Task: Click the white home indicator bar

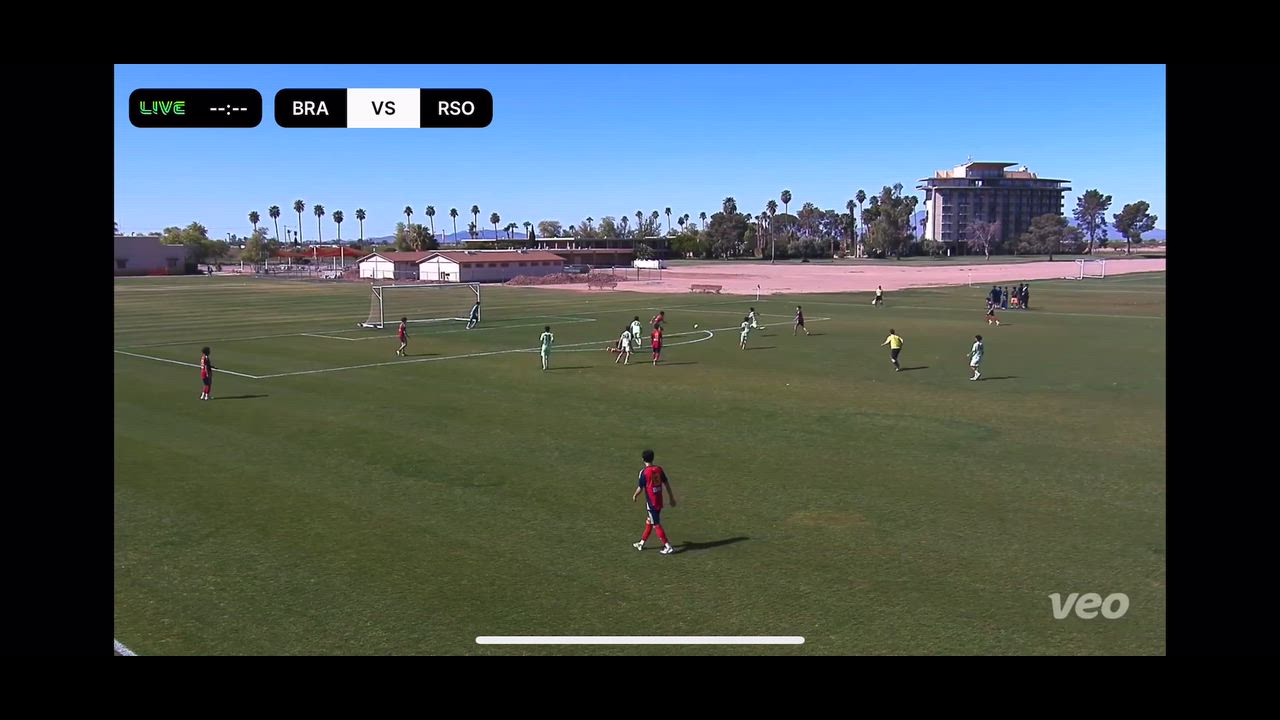Action: (640, 640)
